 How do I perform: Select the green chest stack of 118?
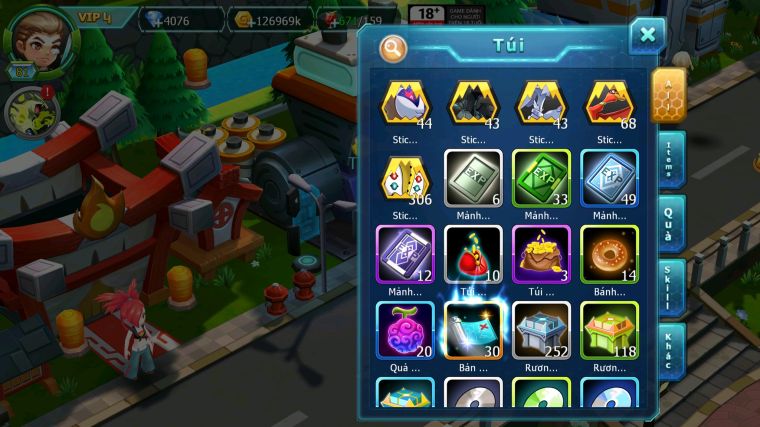(x=609, y=329)
